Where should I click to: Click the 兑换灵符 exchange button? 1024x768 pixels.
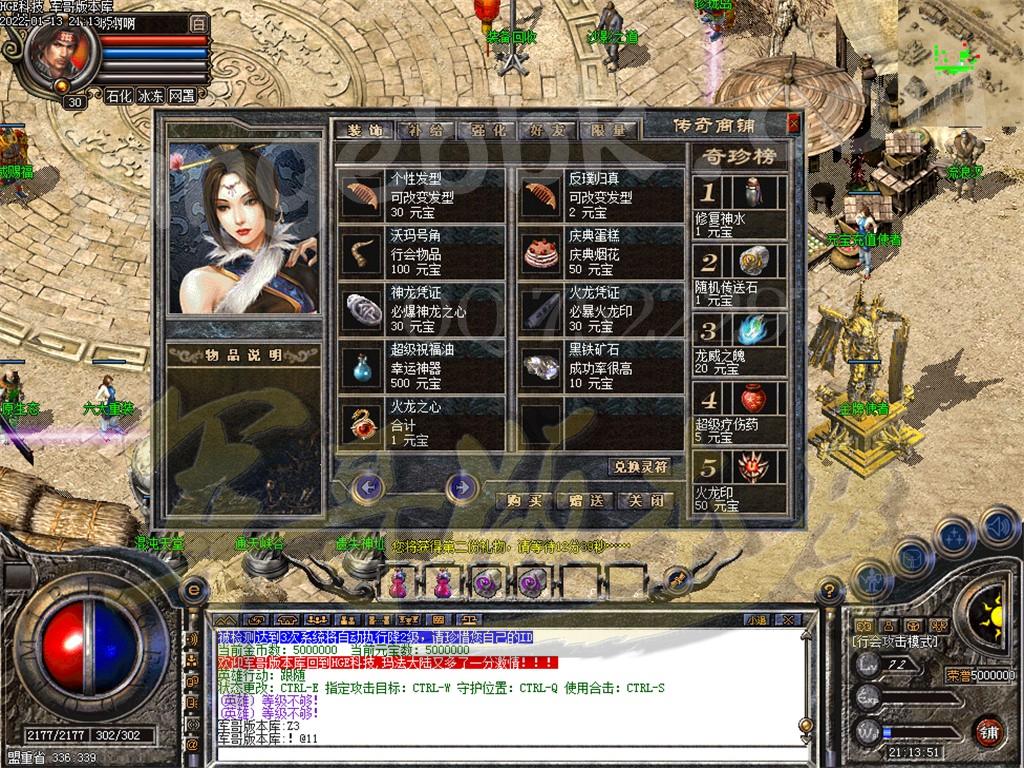639,467
